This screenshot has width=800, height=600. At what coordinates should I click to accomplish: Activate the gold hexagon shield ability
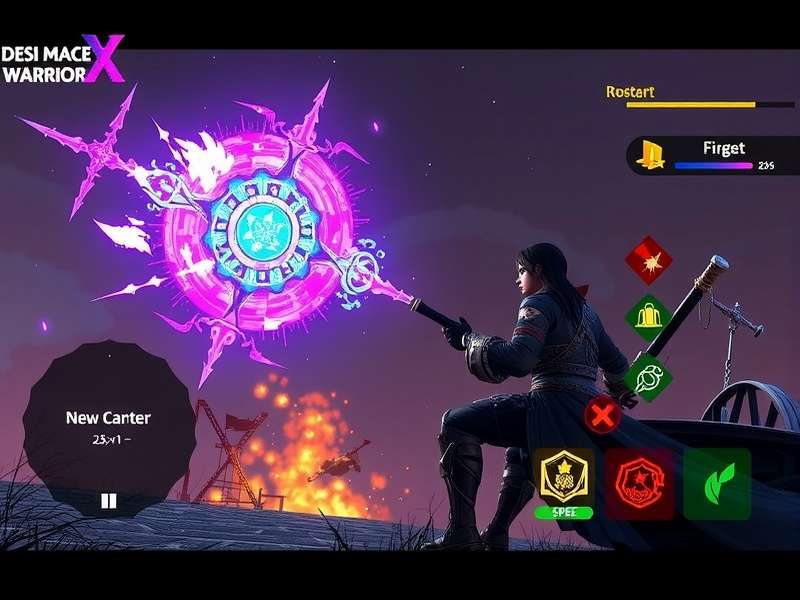(x=563, y=477)
